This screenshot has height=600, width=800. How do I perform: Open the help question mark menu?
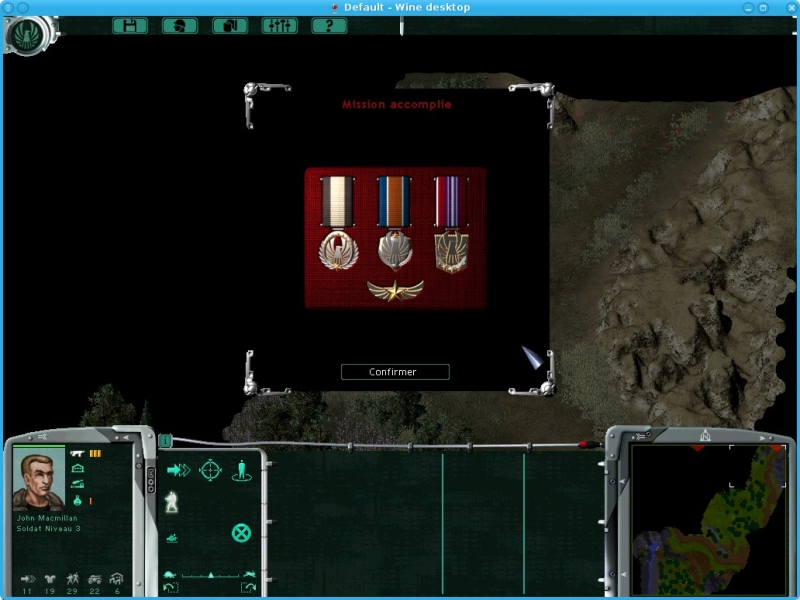[329, 26]
